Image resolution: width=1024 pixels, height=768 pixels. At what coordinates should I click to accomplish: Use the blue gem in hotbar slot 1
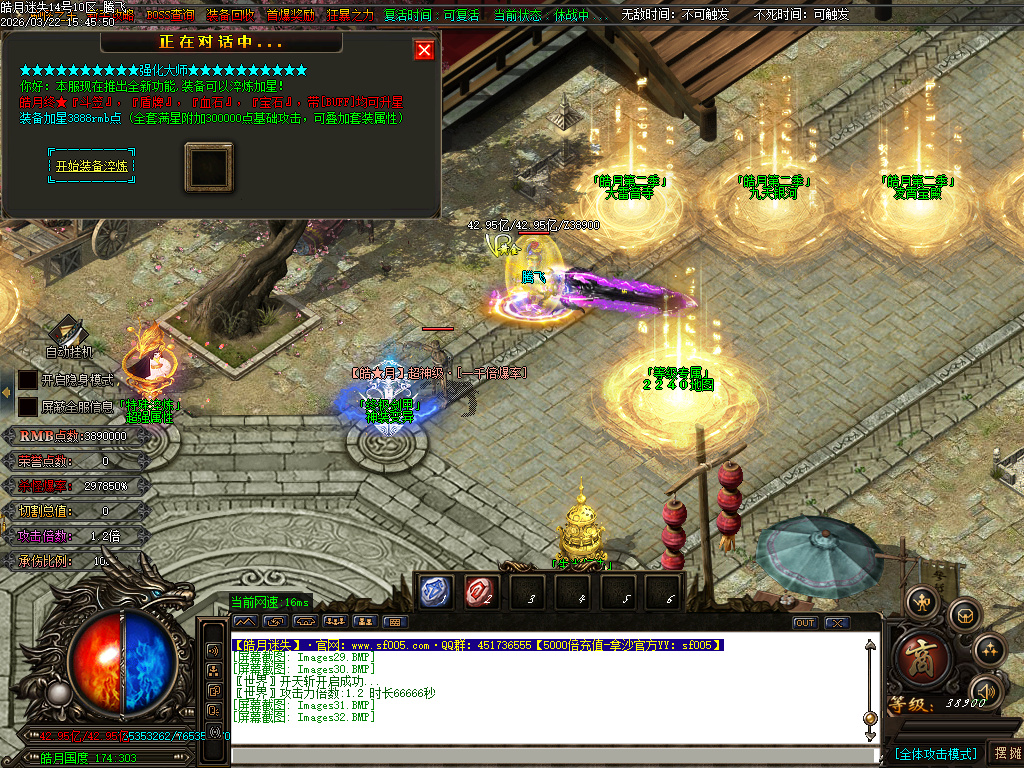click(435, 592)
